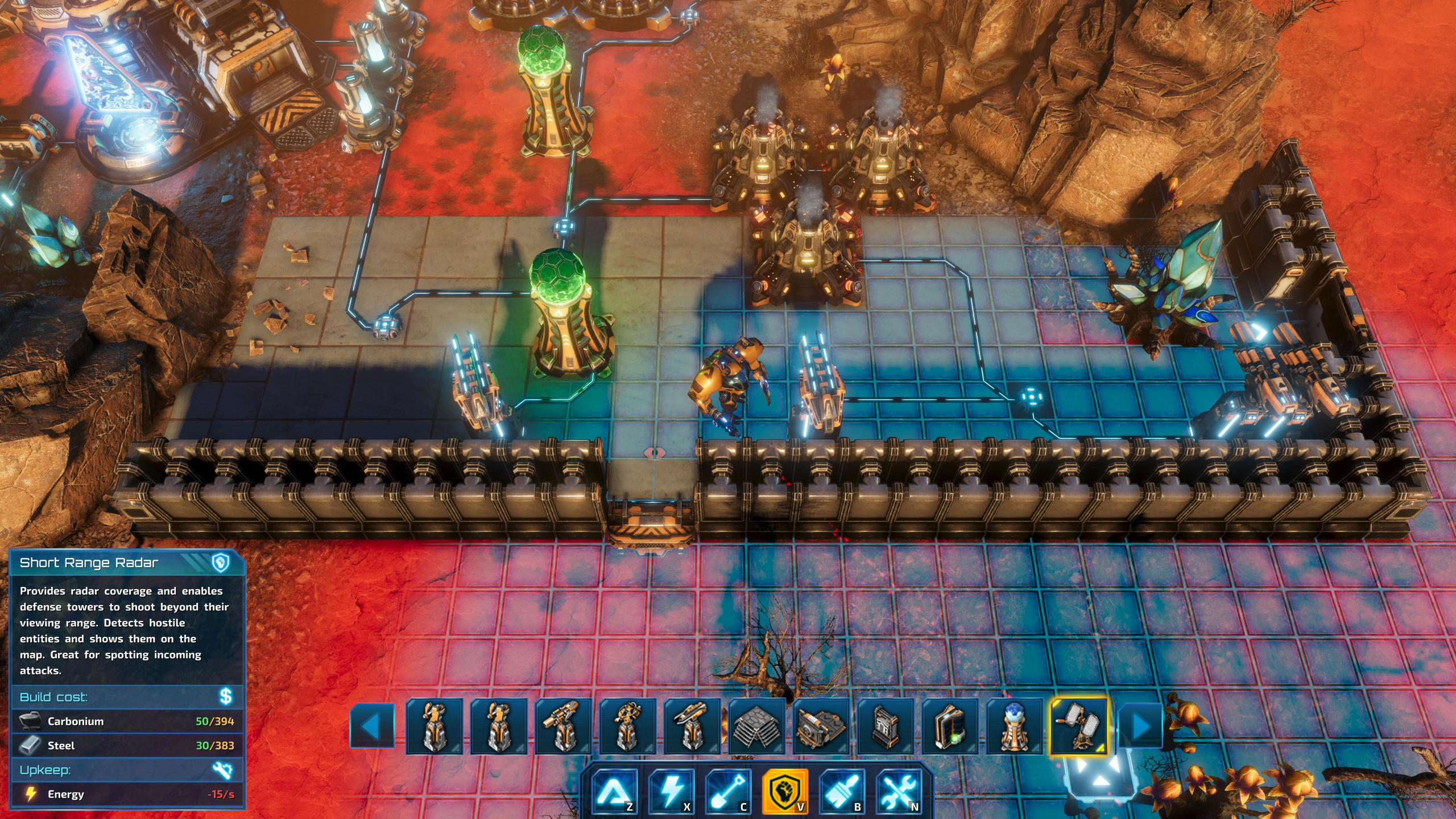Screen dimensions: 1456x819
Task: Select the rocket launcher tower
Action: tap(692, 726)
